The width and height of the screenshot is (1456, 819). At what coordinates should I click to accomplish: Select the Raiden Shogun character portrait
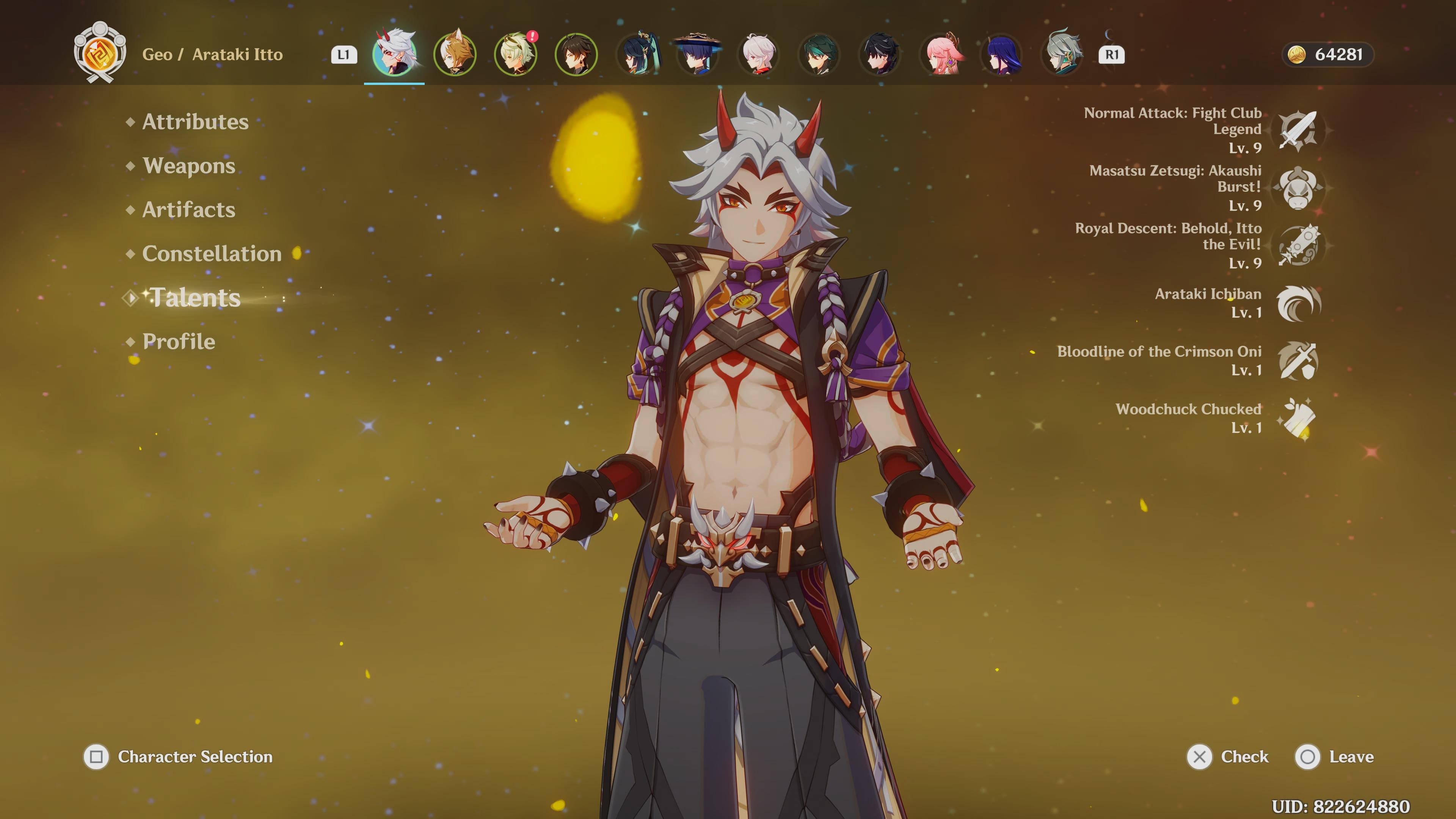(1001, 55)
